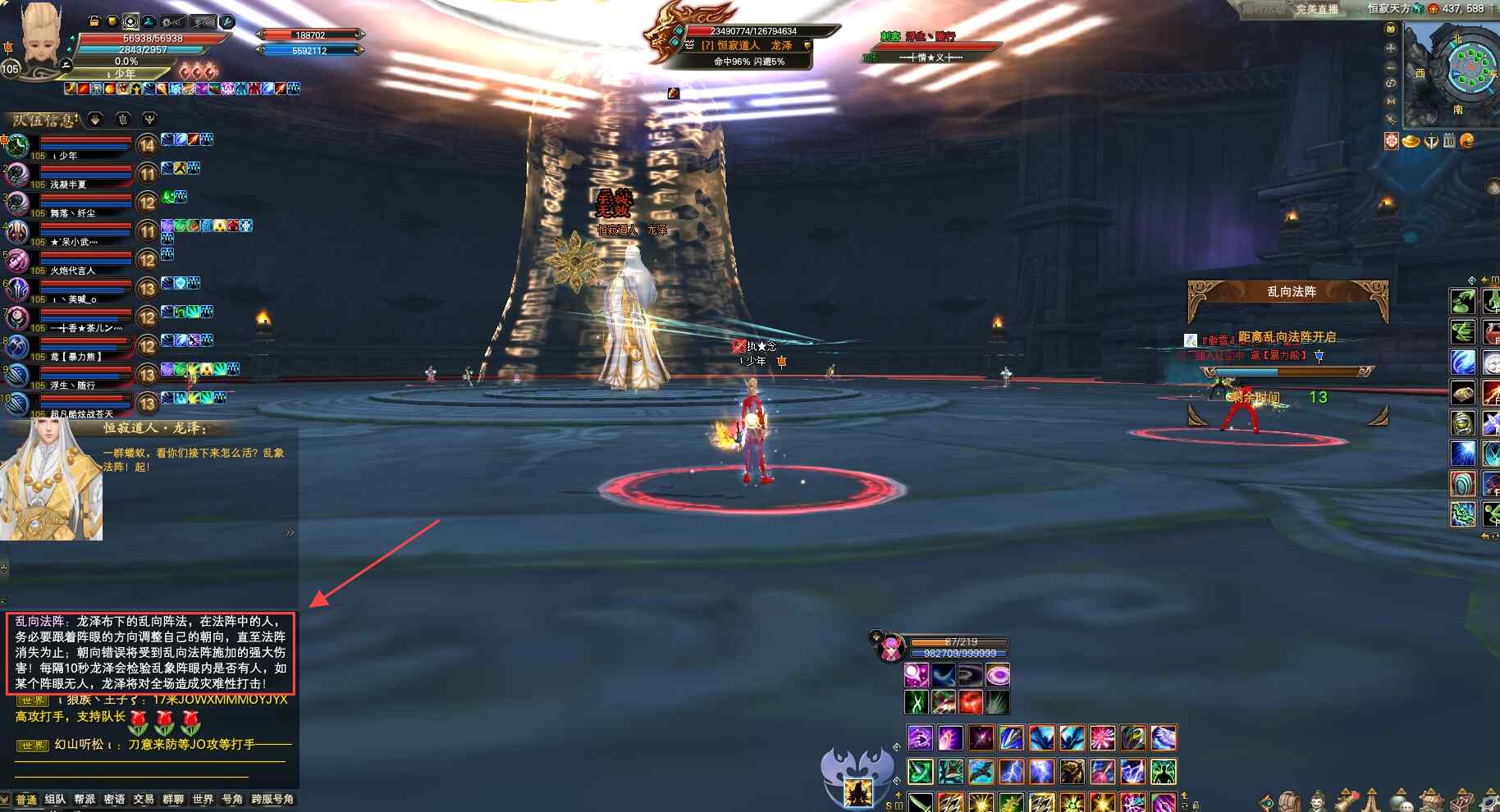Viewport: 1500px width, 812px height.
Task: Switch to the 组队 chat channel tab
Action: coord(55,799)
